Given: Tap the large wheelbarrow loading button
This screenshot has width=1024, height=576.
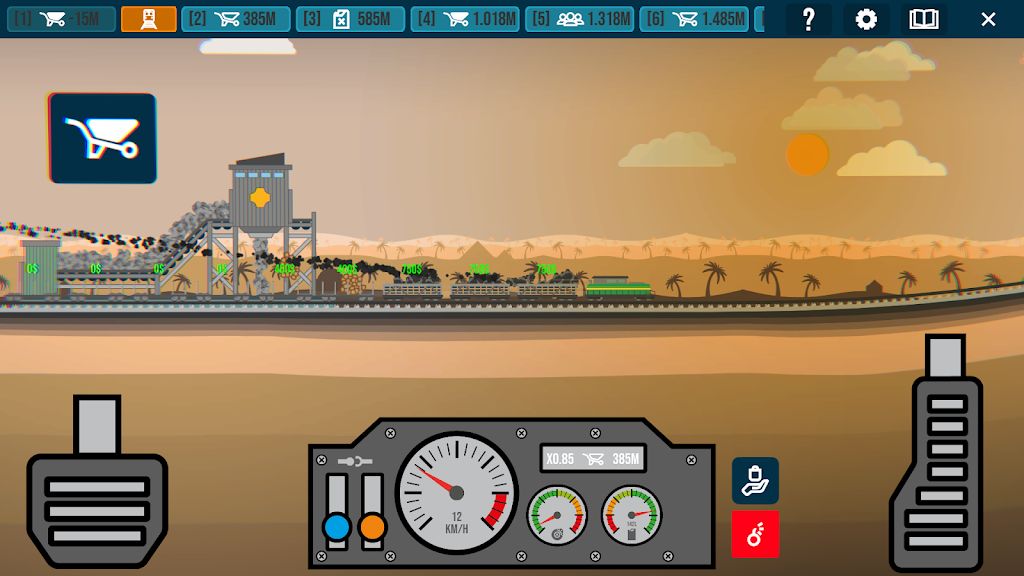Looking at the screenshot, I should tap(103, 138).
